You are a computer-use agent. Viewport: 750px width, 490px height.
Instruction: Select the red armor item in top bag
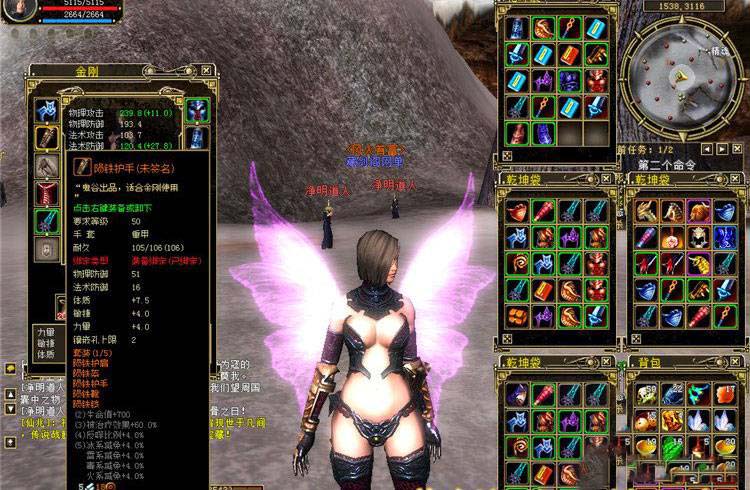click(x=594, y=78)
